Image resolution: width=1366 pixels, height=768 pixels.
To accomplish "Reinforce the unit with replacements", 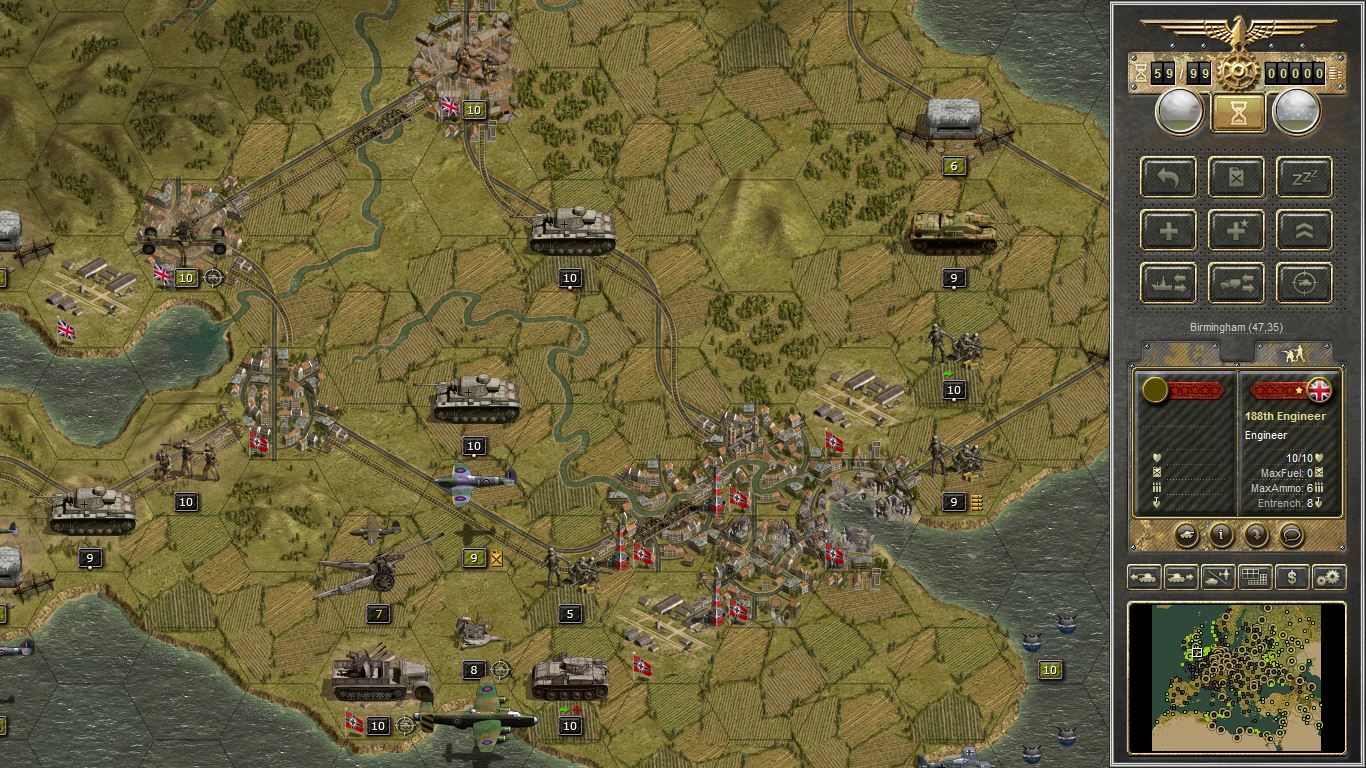I will (1167, 230).
